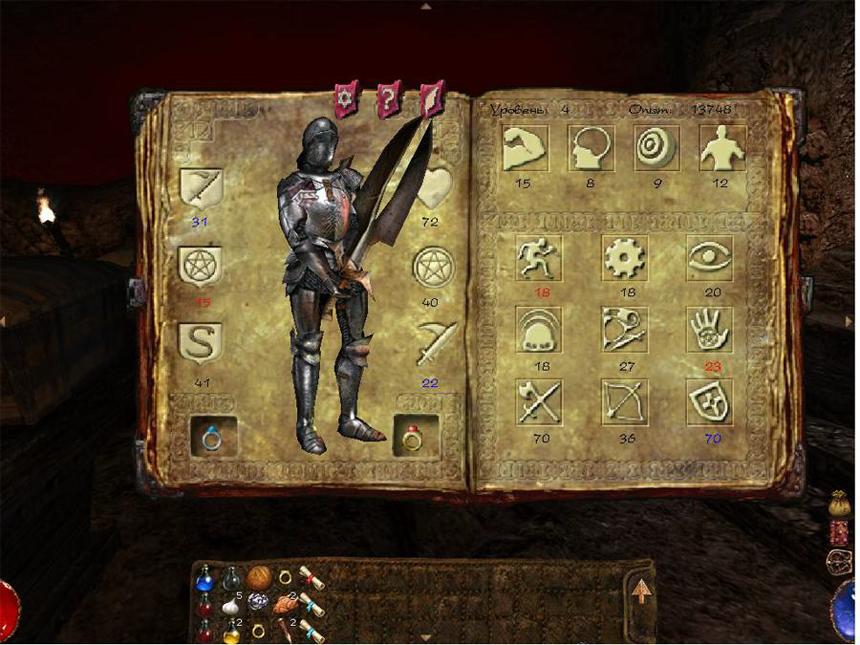The image size is (860, 645).
Task: Pick the blue mana potion in inventory
Action: [204, 579]
